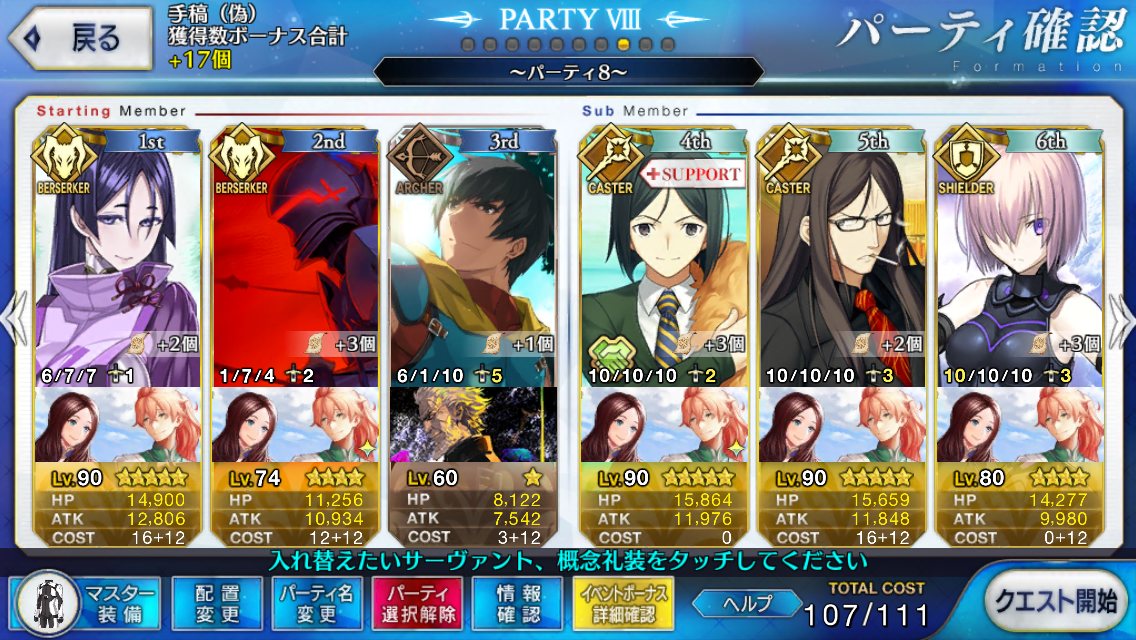Choose the 6th slot Shielder servant card

click(1017, 260)
